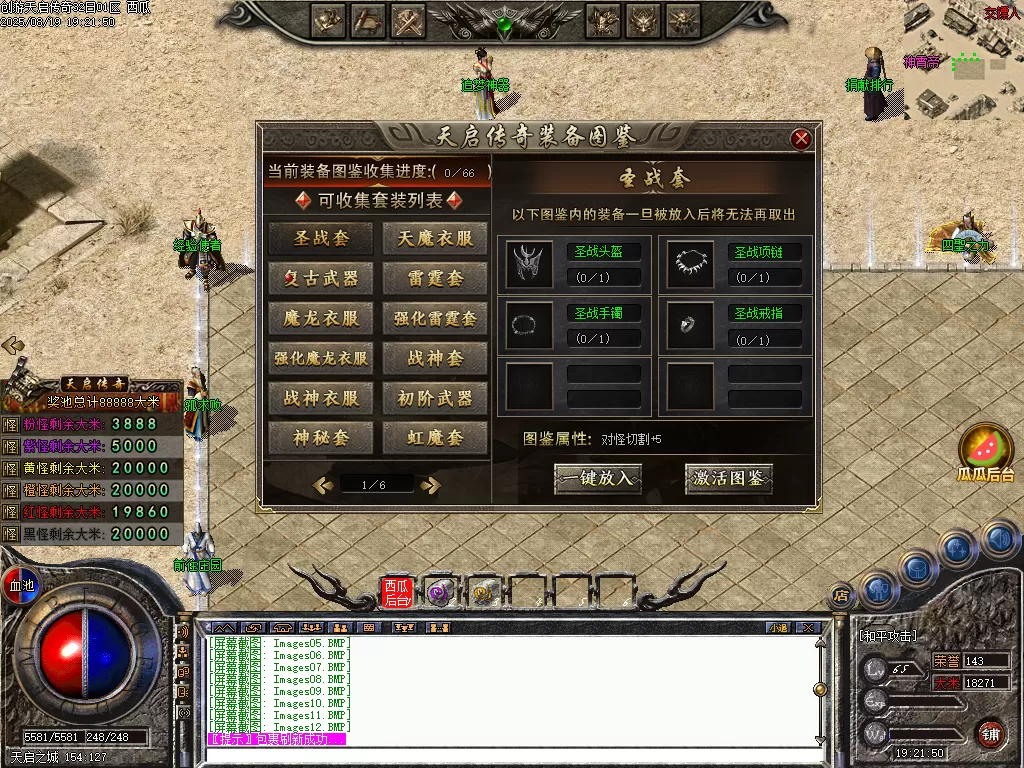Viewport: 1024px width, 768px height.
Task: Choose the 圣战戒指 ring slot
Action: point(691,324)
